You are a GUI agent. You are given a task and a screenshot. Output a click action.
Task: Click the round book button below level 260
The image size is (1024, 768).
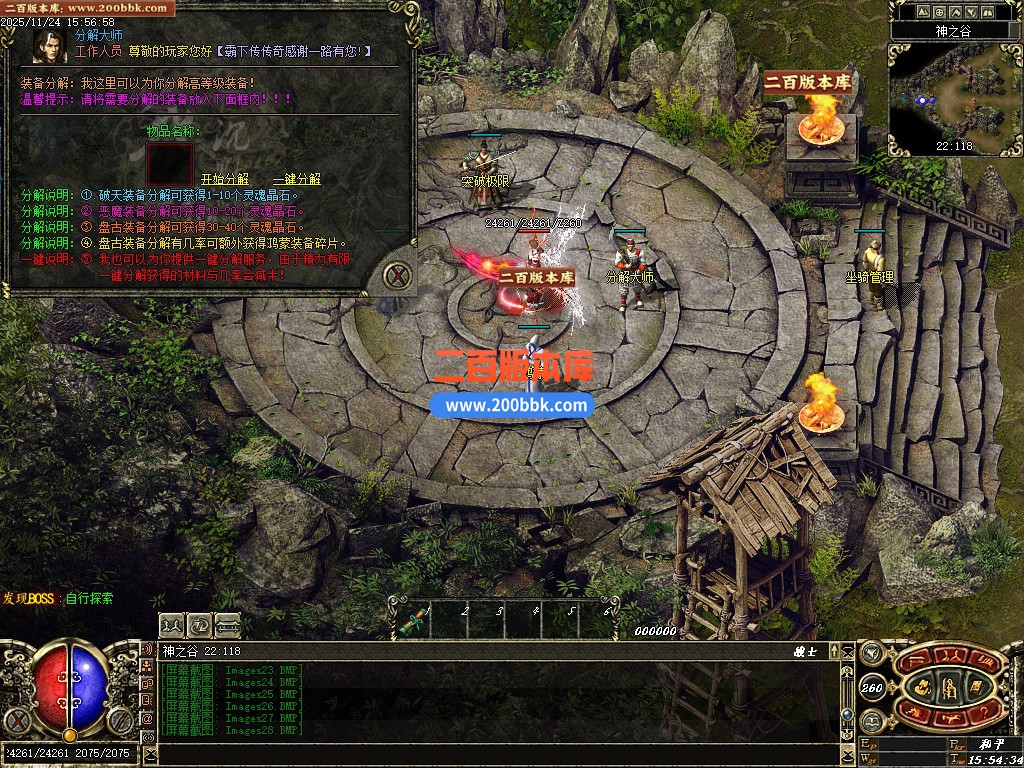pyautogui.click(x=873, y=719)
